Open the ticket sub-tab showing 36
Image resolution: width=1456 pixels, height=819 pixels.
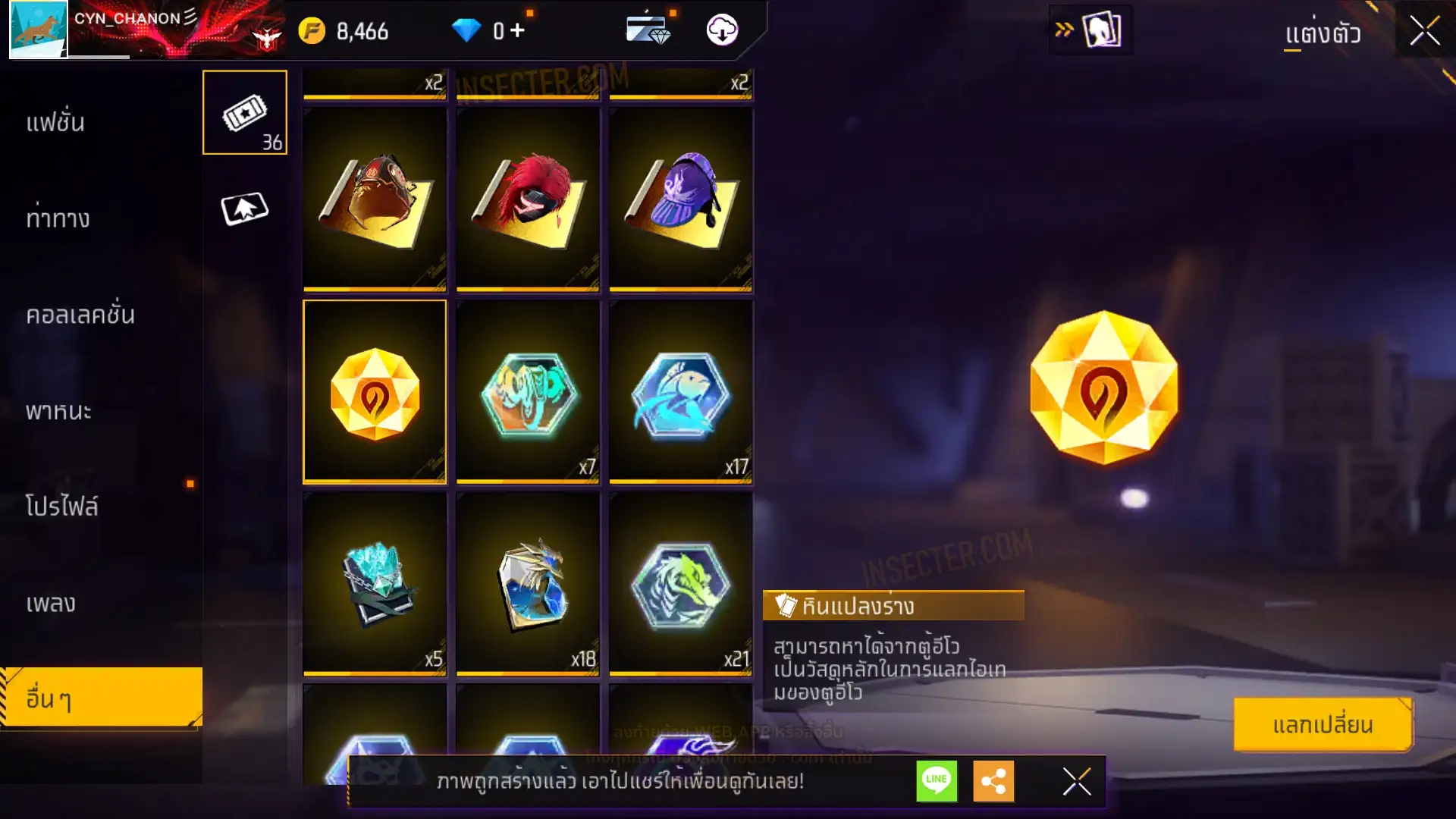click(x=244, y=113)
